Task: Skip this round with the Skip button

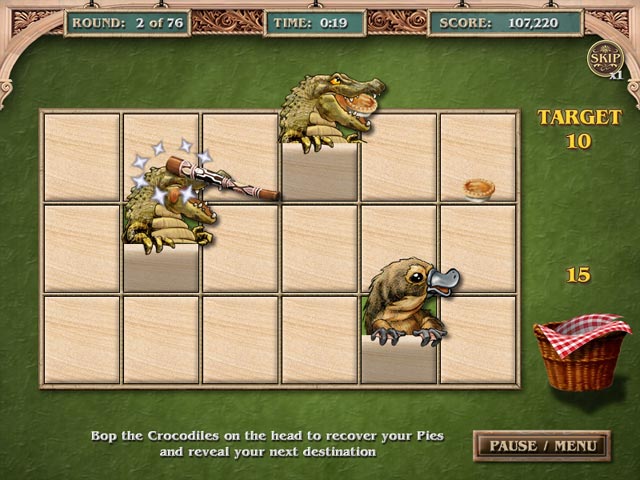Action: [x=603, y=58]
